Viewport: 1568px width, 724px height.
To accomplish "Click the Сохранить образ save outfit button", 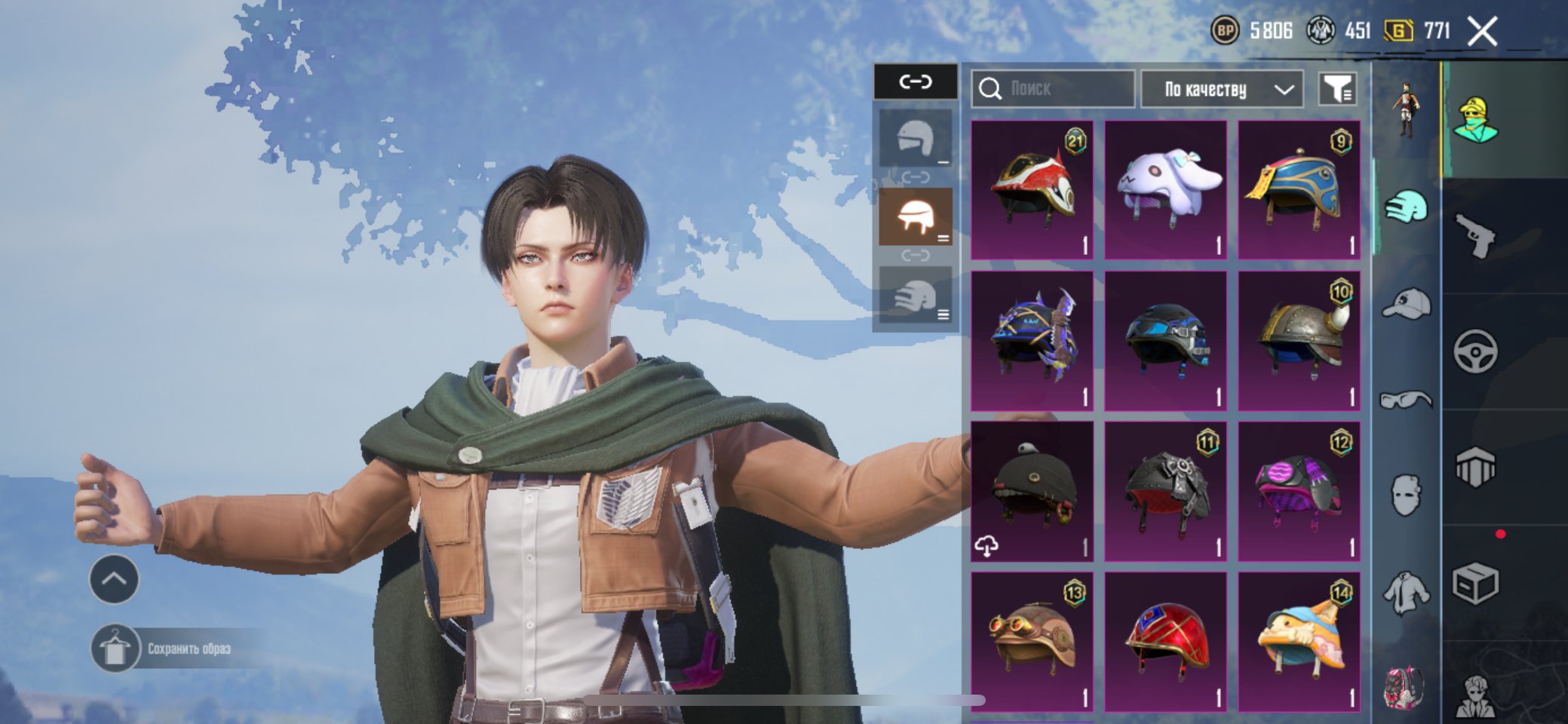I will coord(173,649).
